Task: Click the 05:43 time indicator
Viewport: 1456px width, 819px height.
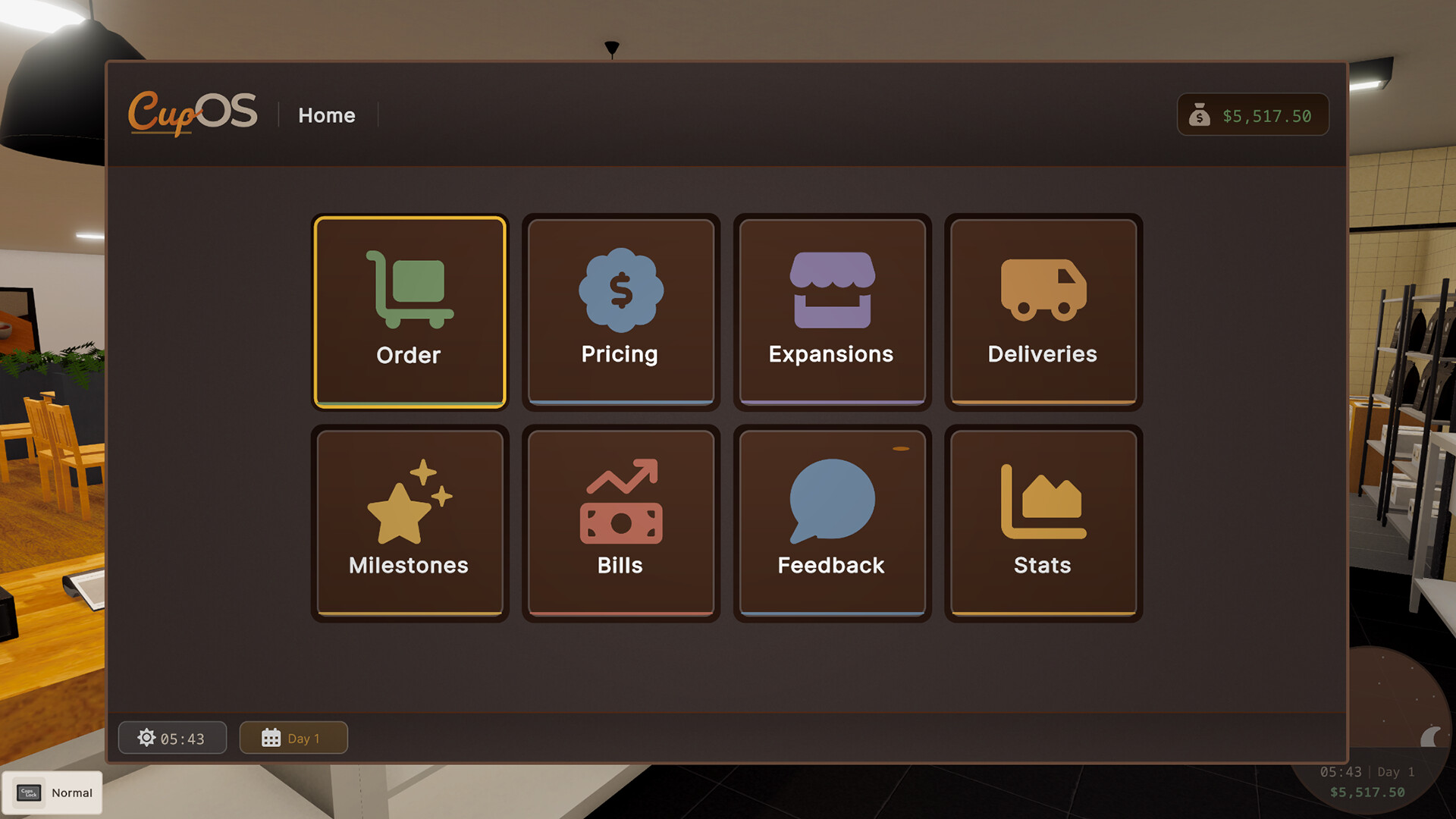Action: [172, 737]
